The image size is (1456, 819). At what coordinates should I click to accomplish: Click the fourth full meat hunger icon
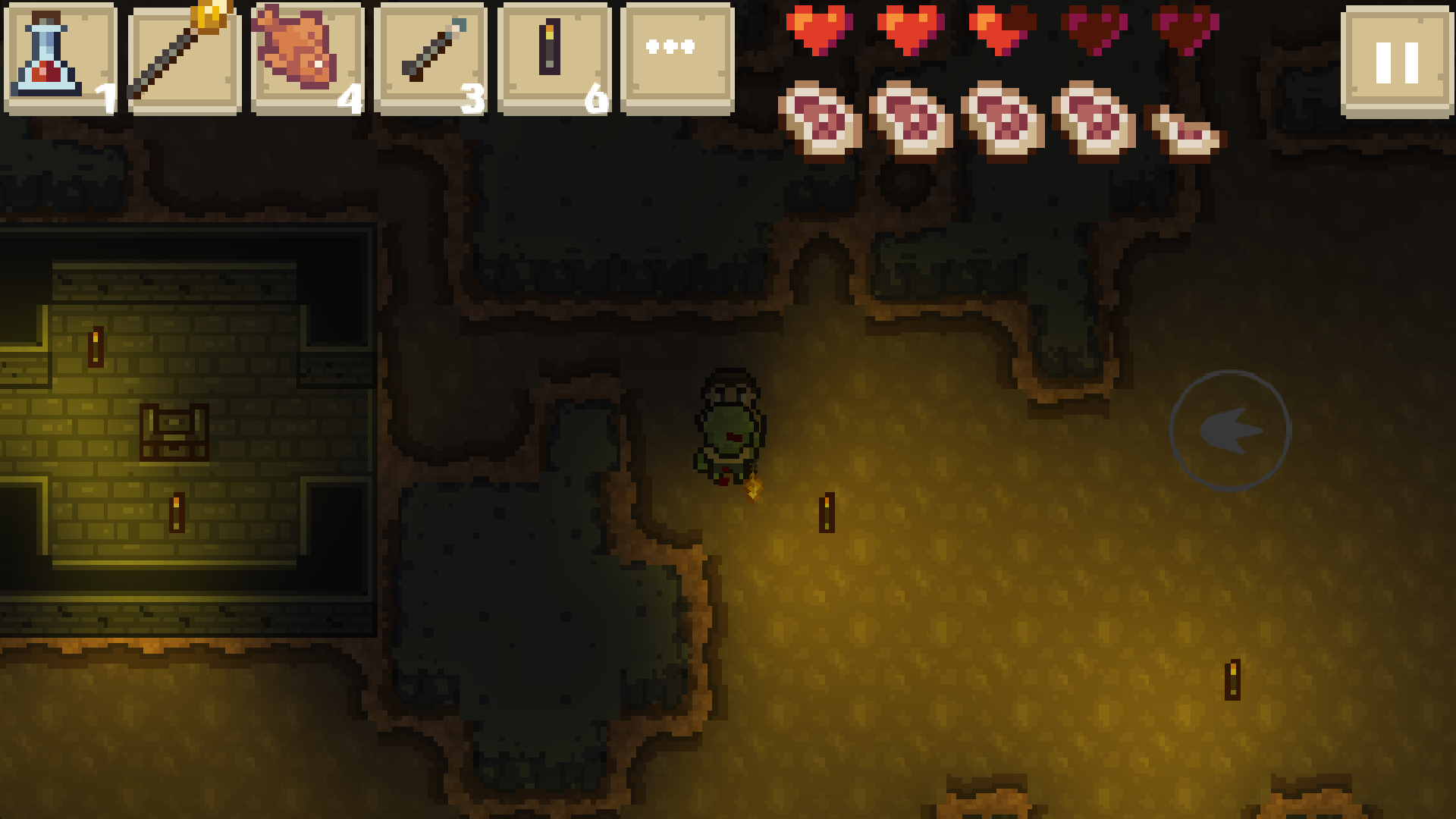pyautogui.click(x=1094, y=121)
